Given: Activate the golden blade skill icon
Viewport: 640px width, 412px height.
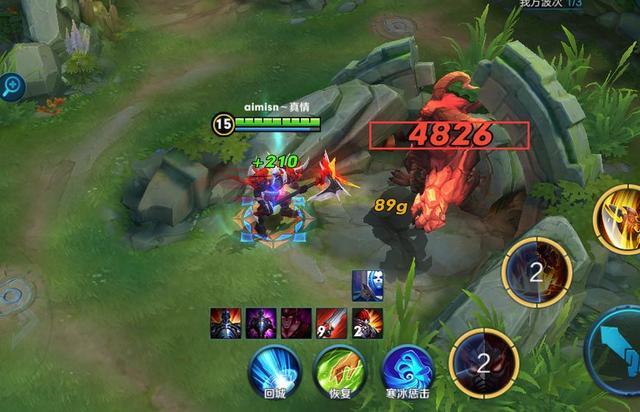Looking at the screenshot, I should [618, 217].
